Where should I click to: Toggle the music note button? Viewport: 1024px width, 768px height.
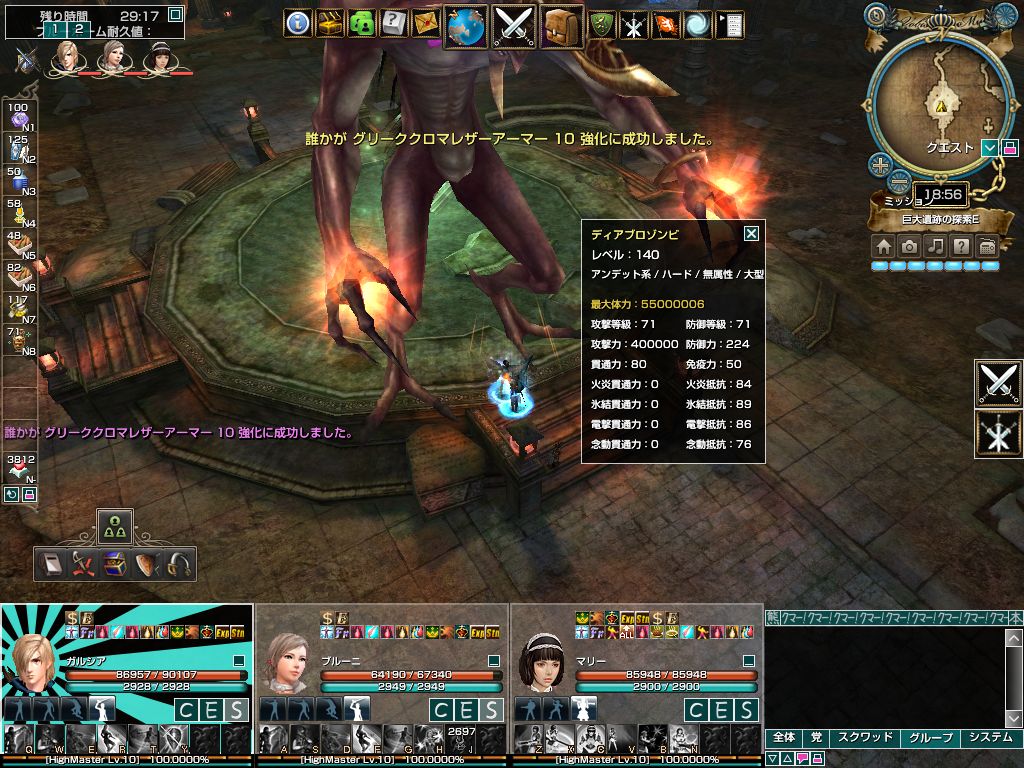click(x=935, y=246)
